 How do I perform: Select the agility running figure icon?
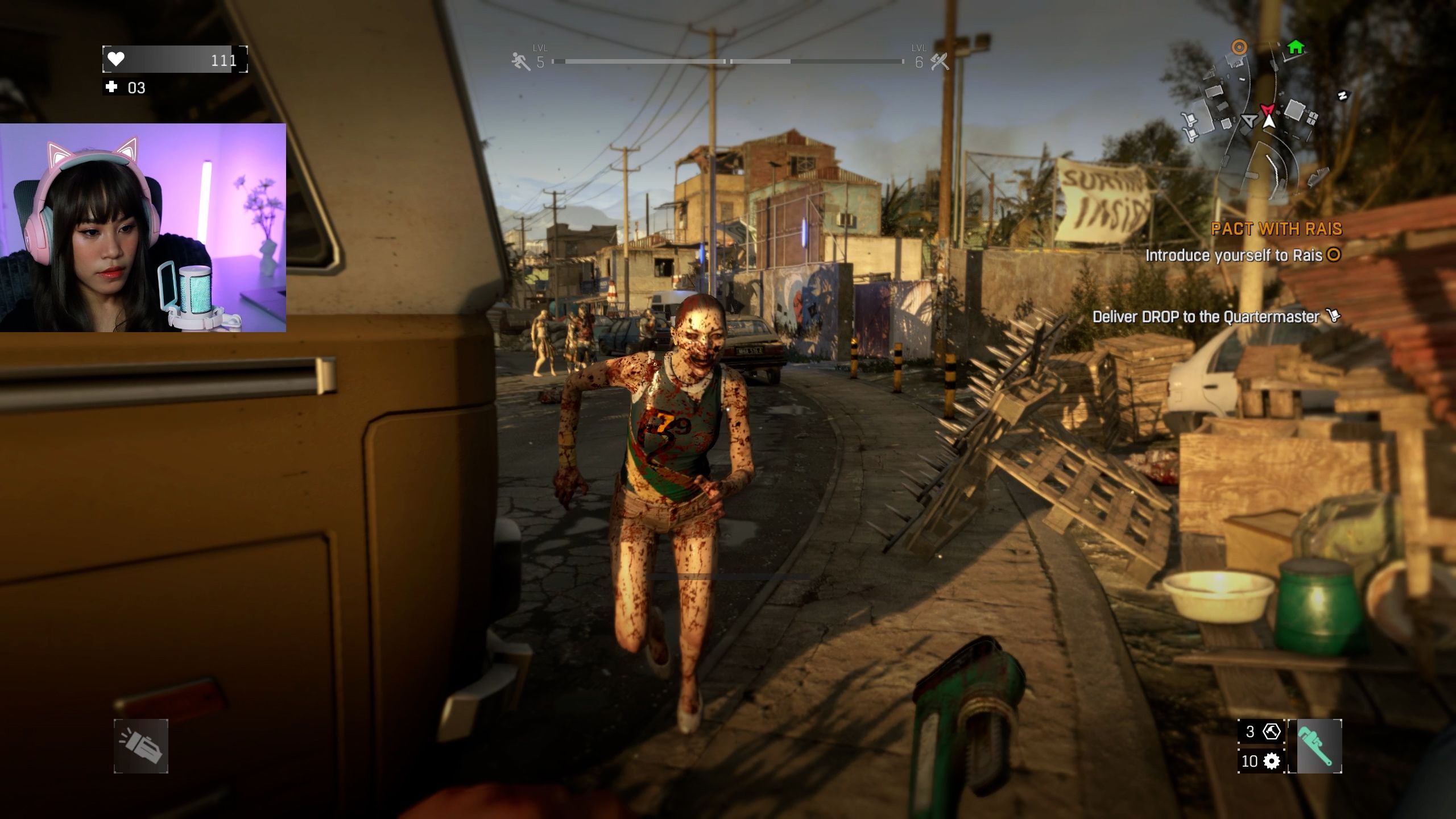pos(520,61)
